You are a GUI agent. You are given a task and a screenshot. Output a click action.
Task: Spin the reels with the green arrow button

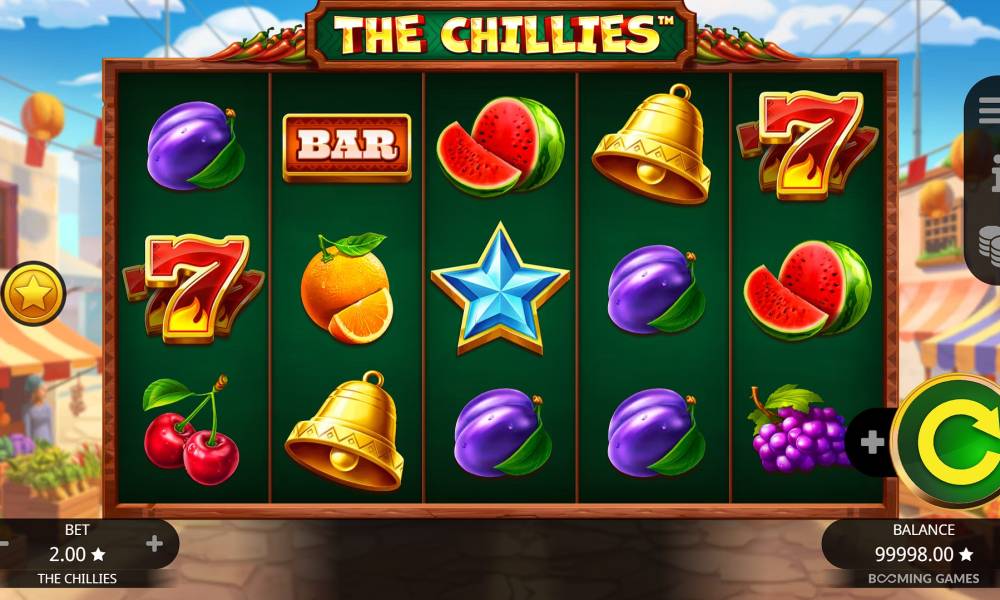coord(950,441)
